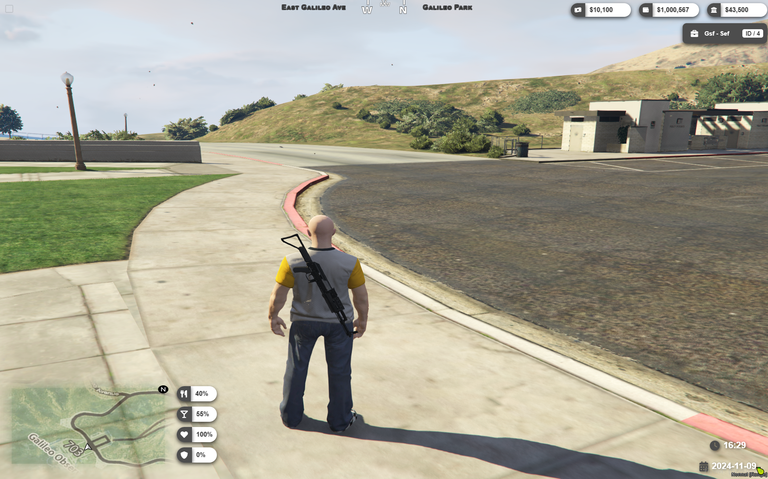The height and width of the screenshot is (479, 768).
Task: Select the north marker on the minimap
Action: pos(163,389)
